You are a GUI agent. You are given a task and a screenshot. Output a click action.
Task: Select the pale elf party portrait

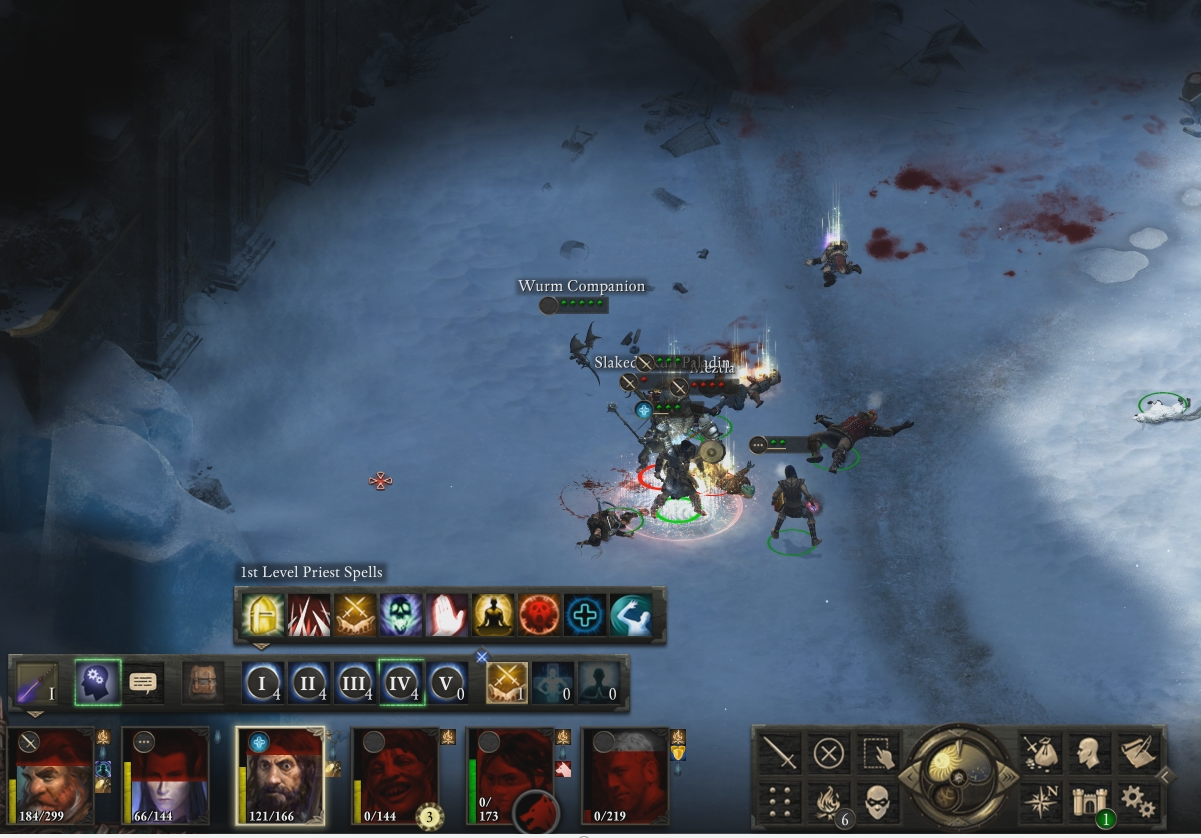166,776
